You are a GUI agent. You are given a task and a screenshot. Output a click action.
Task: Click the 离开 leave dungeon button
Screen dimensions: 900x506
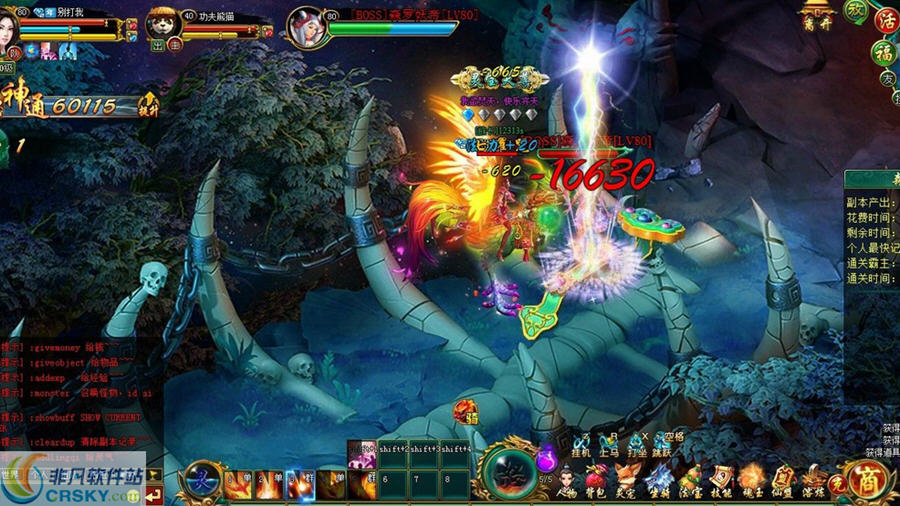(817, 17)
